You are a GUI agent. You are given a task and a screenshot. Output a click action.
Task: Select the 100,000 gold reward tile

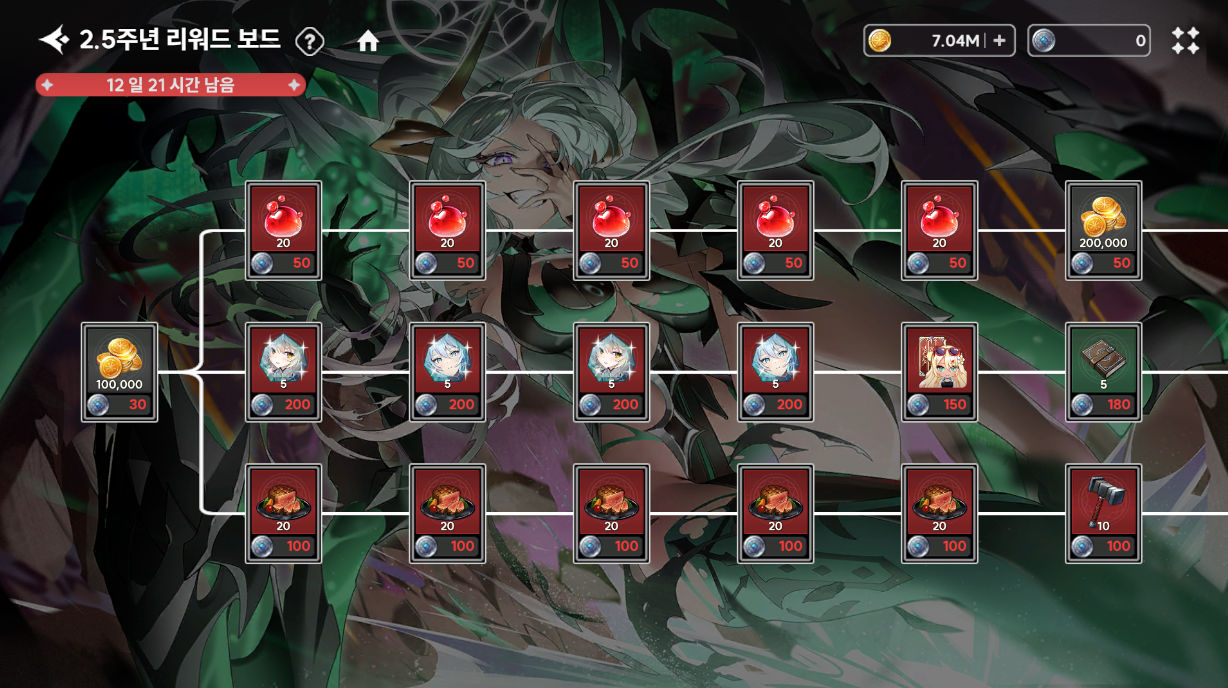119,372
